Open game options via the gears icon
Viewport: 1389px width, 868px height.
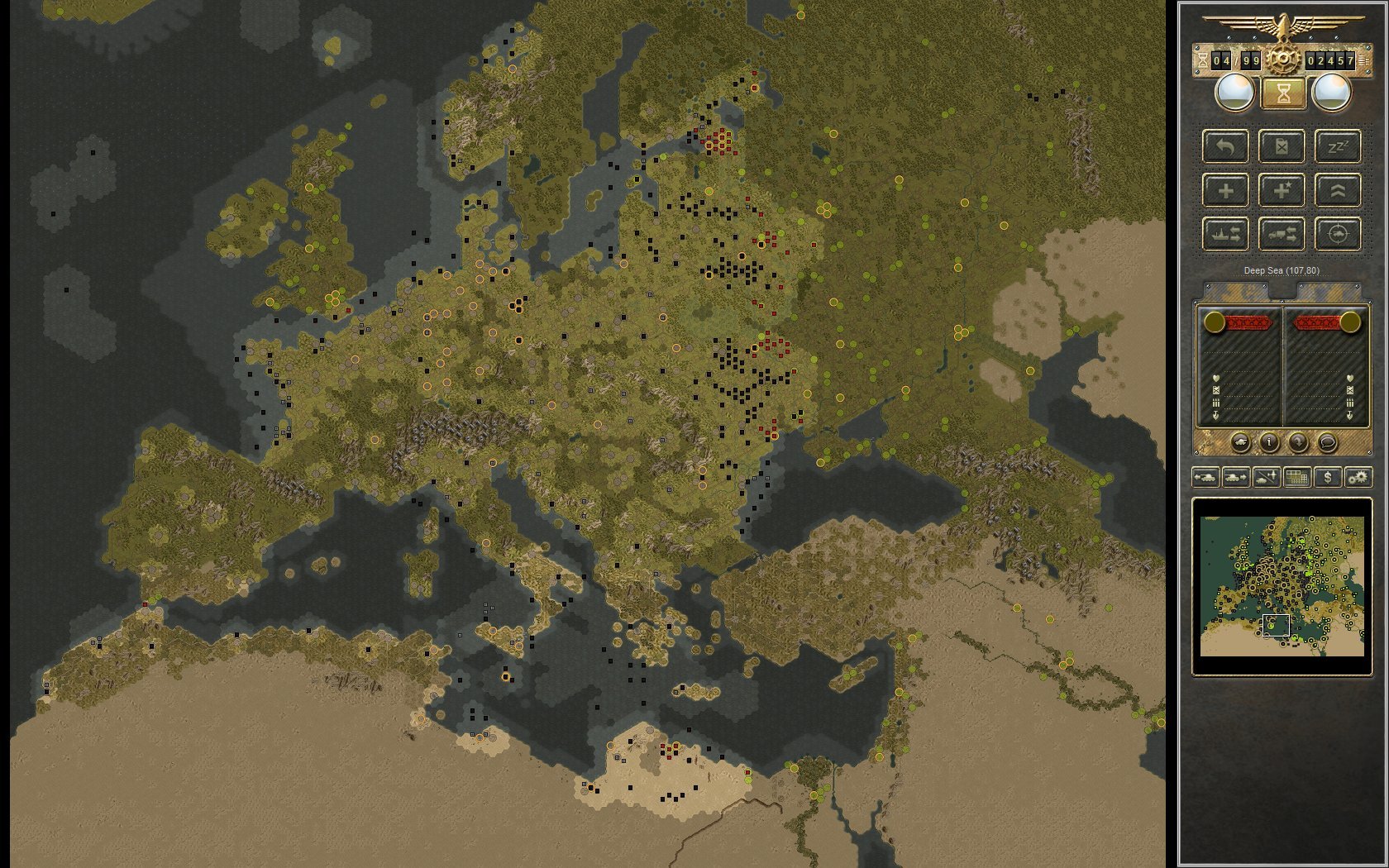(x=1359, y=477)
